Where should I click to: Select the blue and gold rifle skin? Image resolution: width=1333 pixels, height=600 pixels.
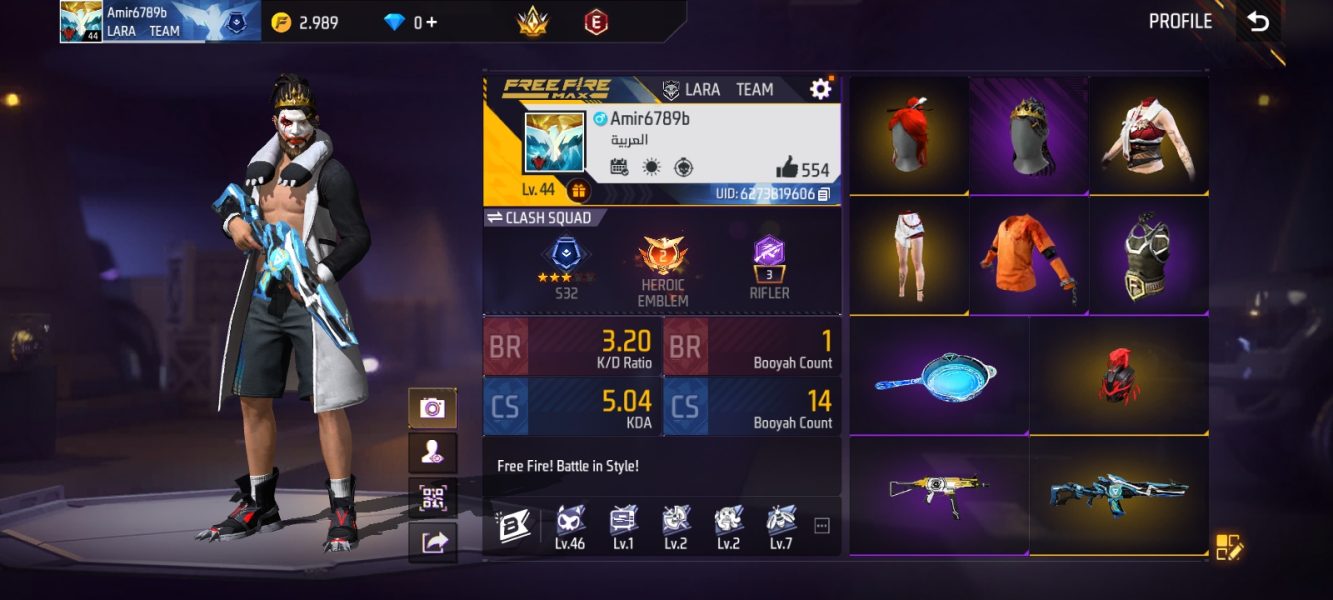coord(1119,495)
